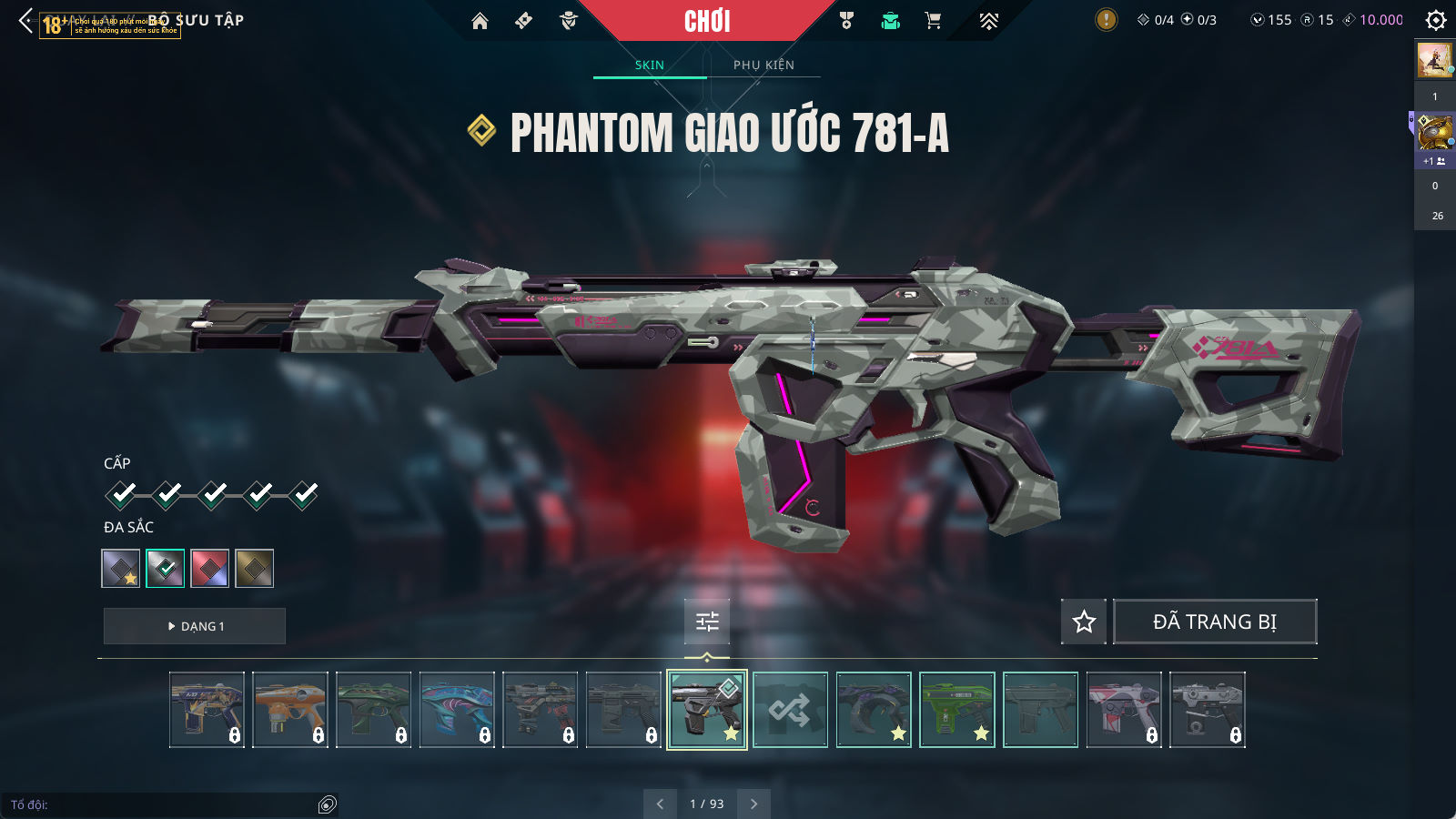Viewport: 1456px width, 819px height.
Task: Select the default starred color variant
Action: [x=121, y=569]
